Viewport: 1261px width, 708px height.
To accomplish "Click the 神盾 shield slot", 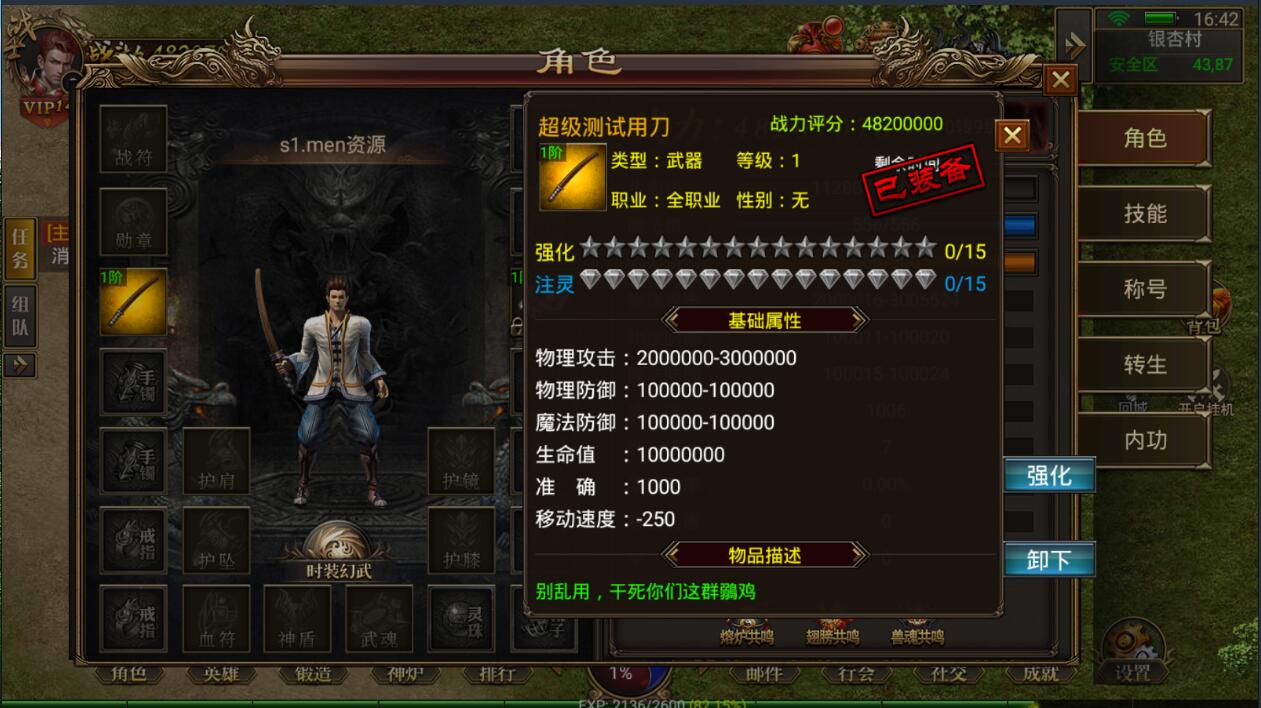I will 297,619.
